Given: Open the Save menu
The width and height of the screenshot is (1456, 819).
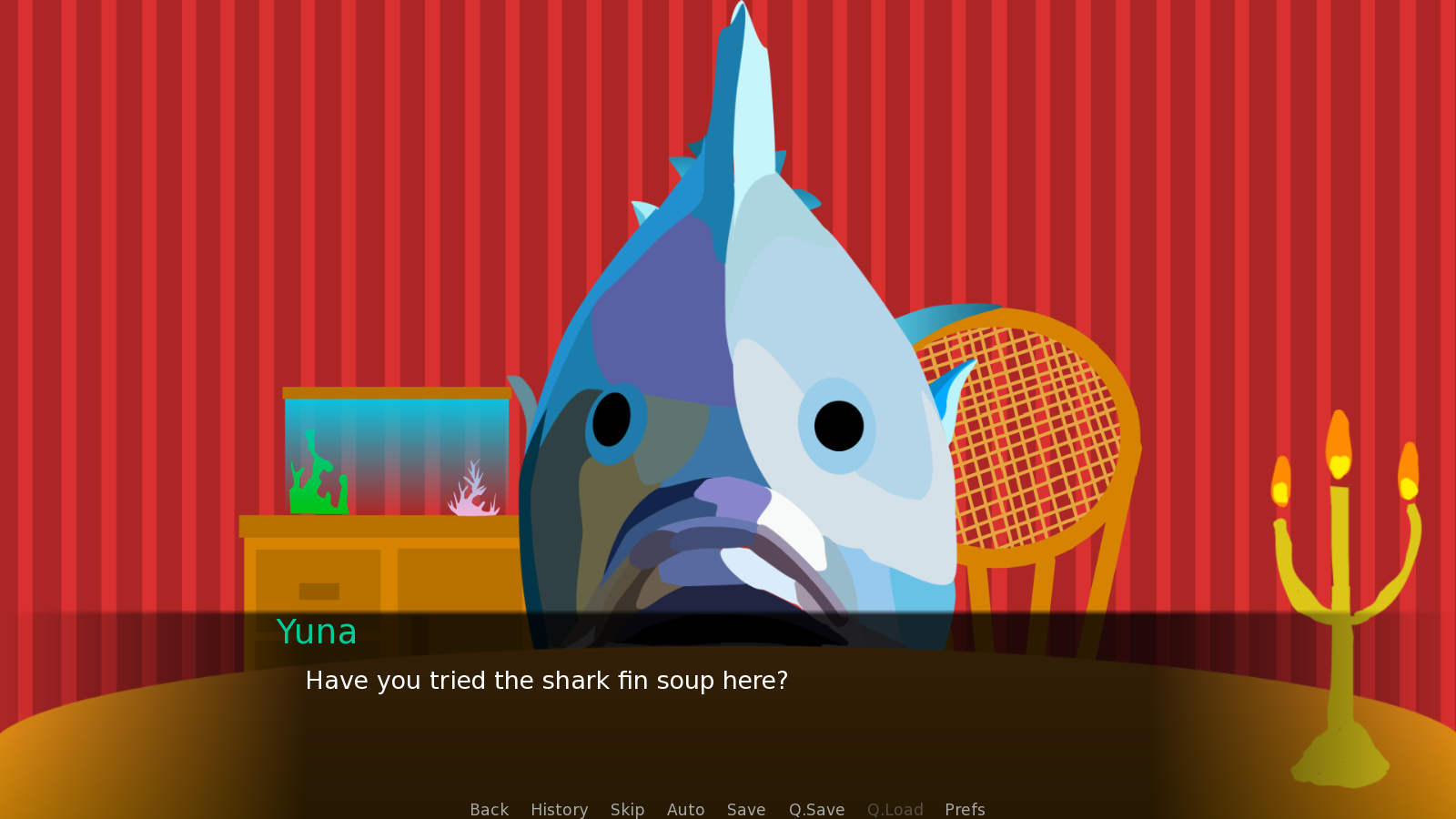Looking at the screenshot, I should [745, 809].
